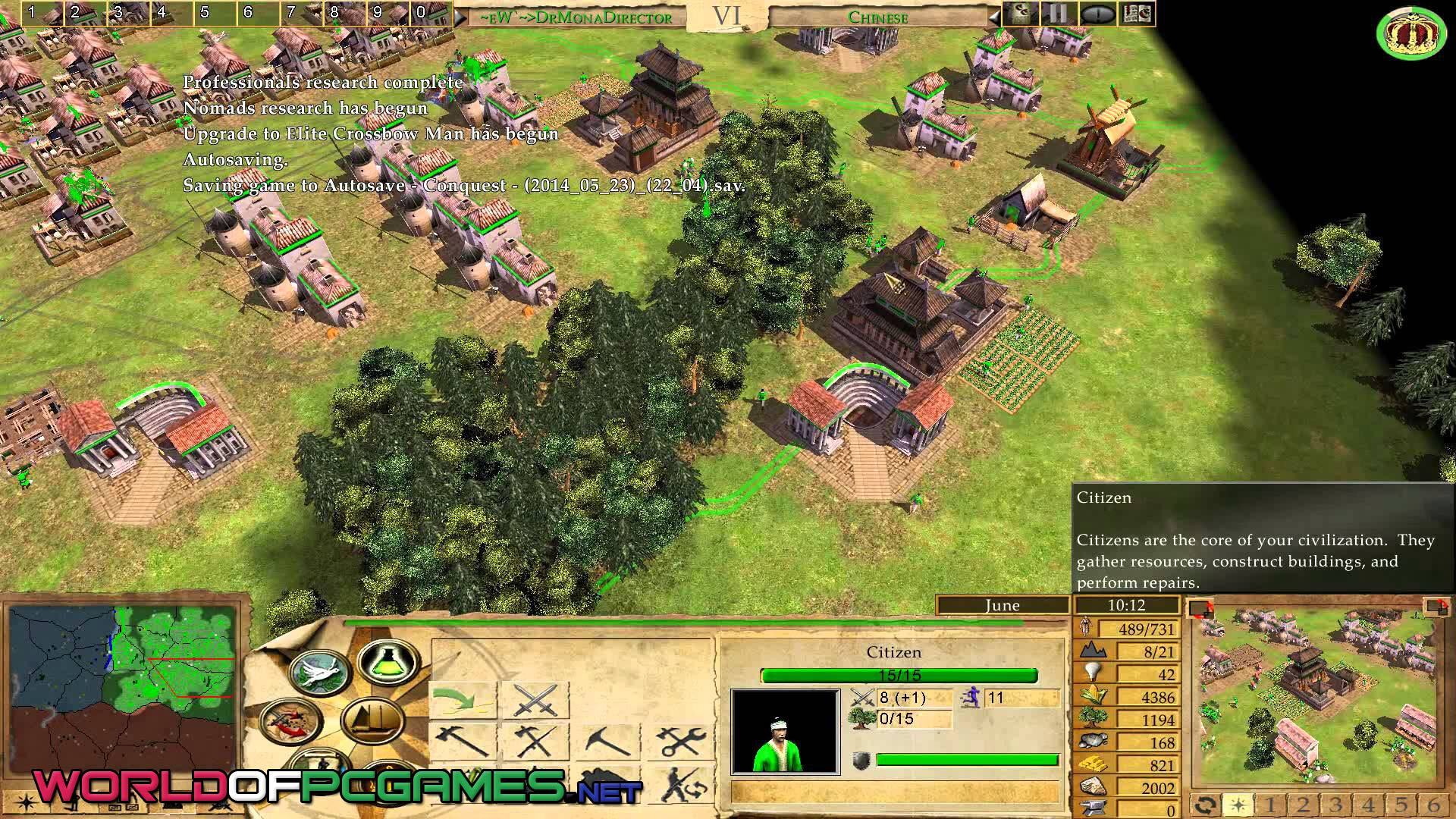Open the crown icon in top corner
Image resolution: width=1456 pixels, height=819 pixels.
1411,33
